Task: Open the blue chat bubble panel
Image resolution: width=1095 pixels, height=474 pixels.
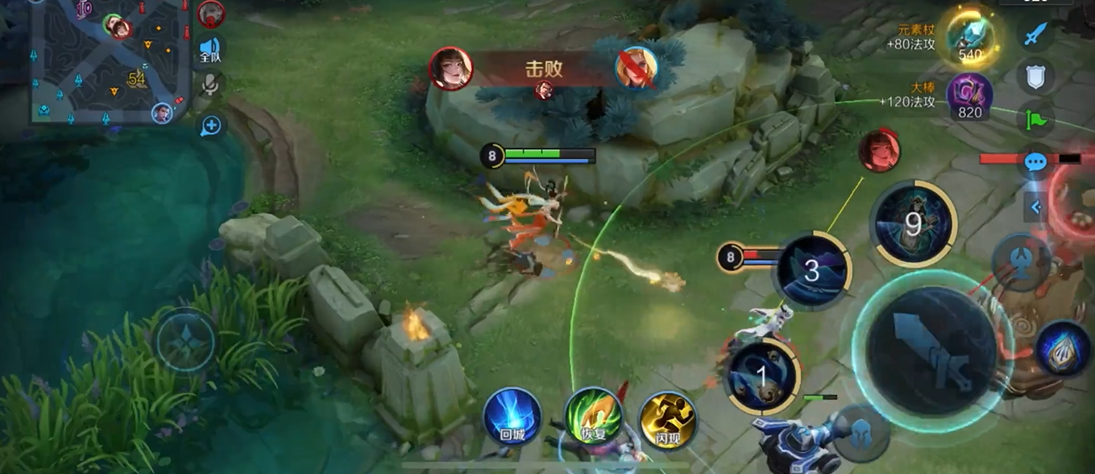Action: pos(1035,162)
